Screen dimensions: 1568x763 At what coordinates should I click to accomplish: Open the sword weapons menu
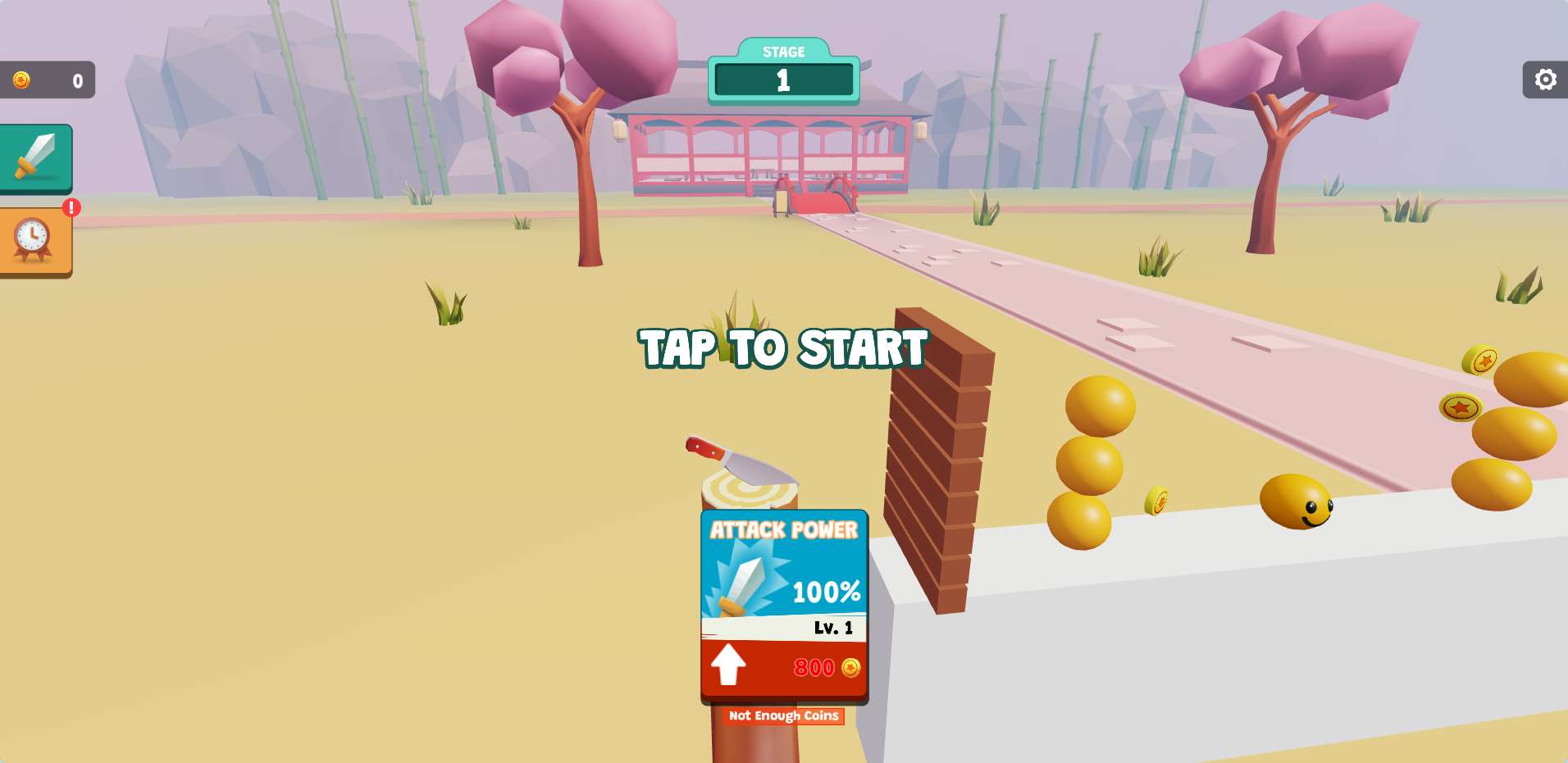click(35, 157)
